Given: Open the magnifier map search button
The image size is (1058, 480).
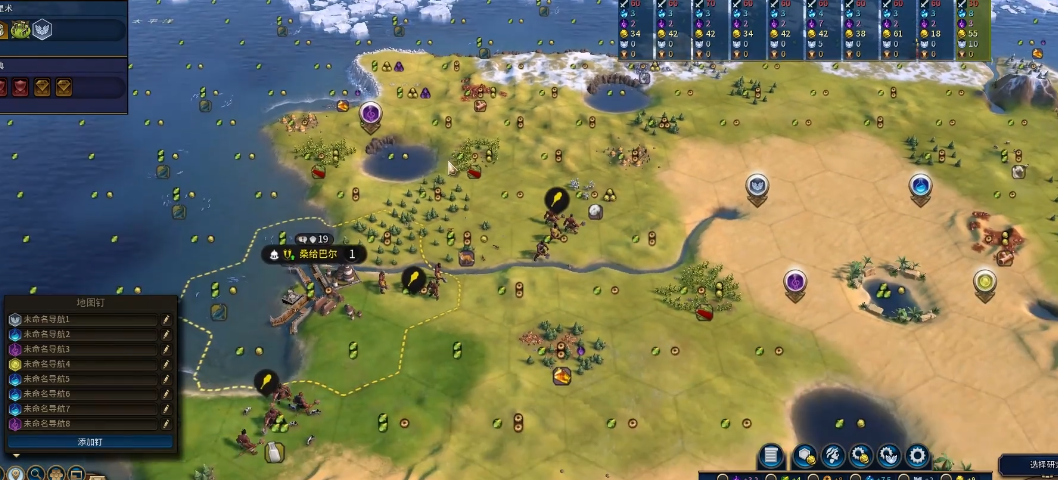Looking at the screenshot, I should pos(36,473).
